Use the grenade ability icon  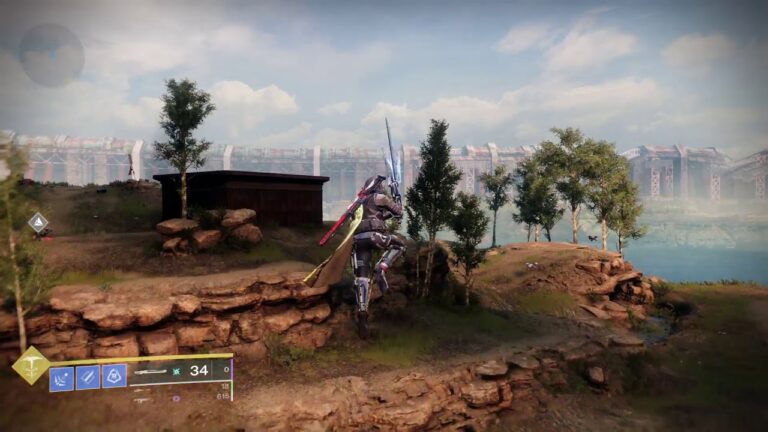tap(62, 378)
